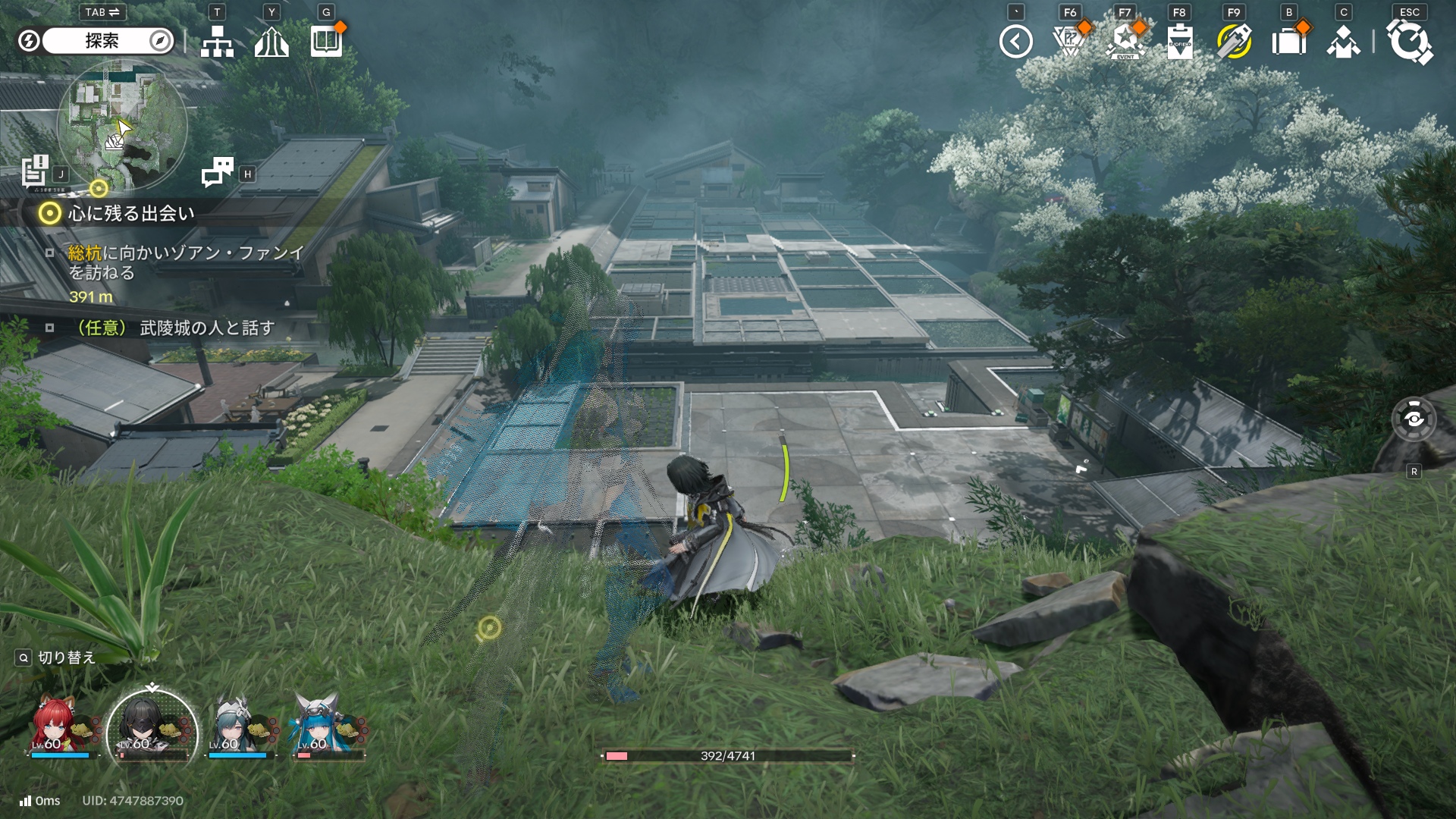Open the operator figure icon
Viewport: 1456px width, 819px height.
[x=1343, y=42]
